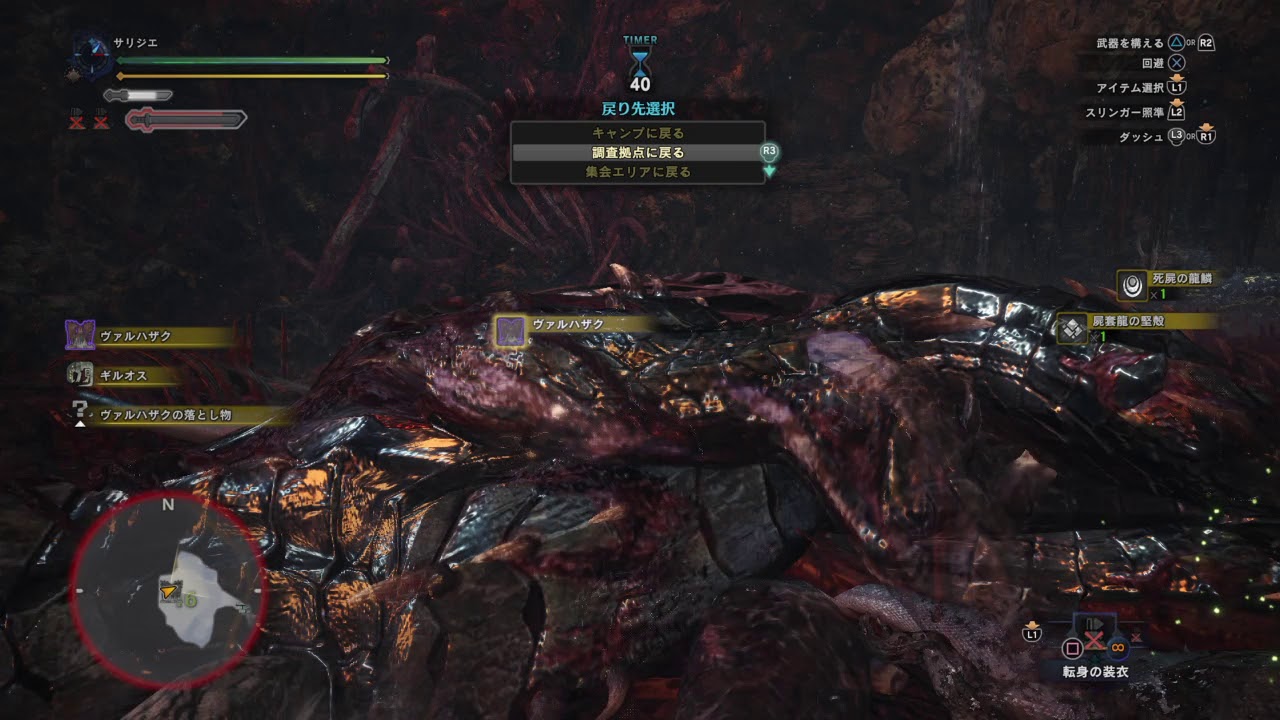Open the circular minimap
This screenshot has width=1280, height=720.
[167, 589]
